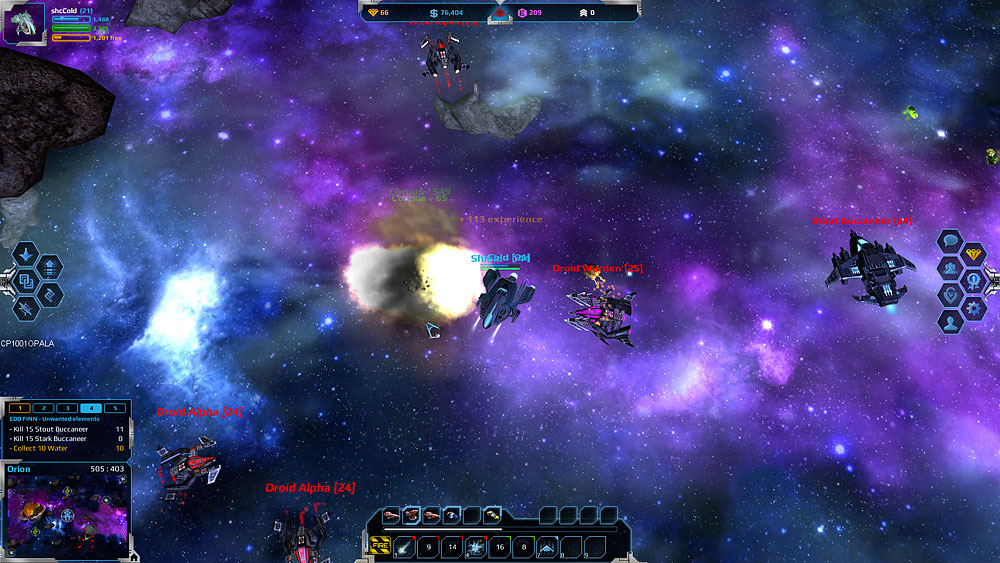Viewport: 1000px width, 563px height.
Task: Click the overlapping squares hex icon
Action: 26,282
